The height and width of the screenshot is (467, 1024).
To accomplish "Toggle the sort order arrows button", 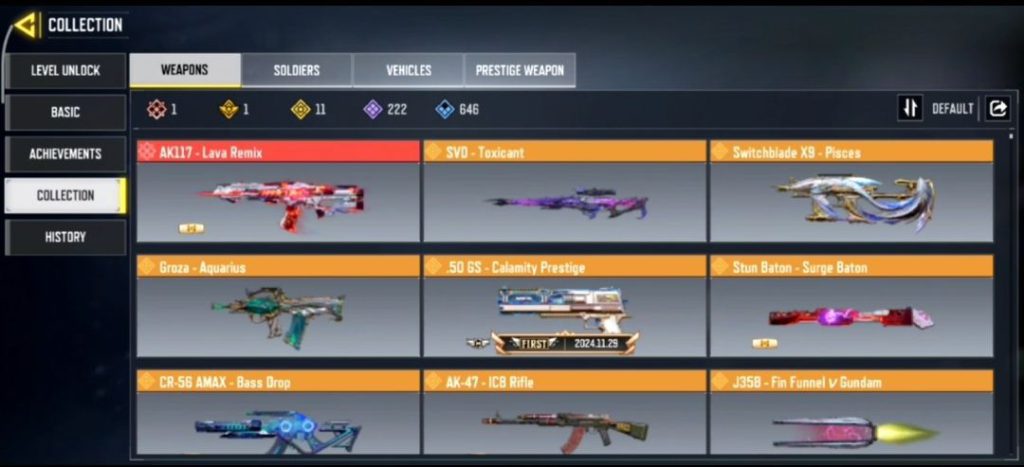I will click(909, 109).
